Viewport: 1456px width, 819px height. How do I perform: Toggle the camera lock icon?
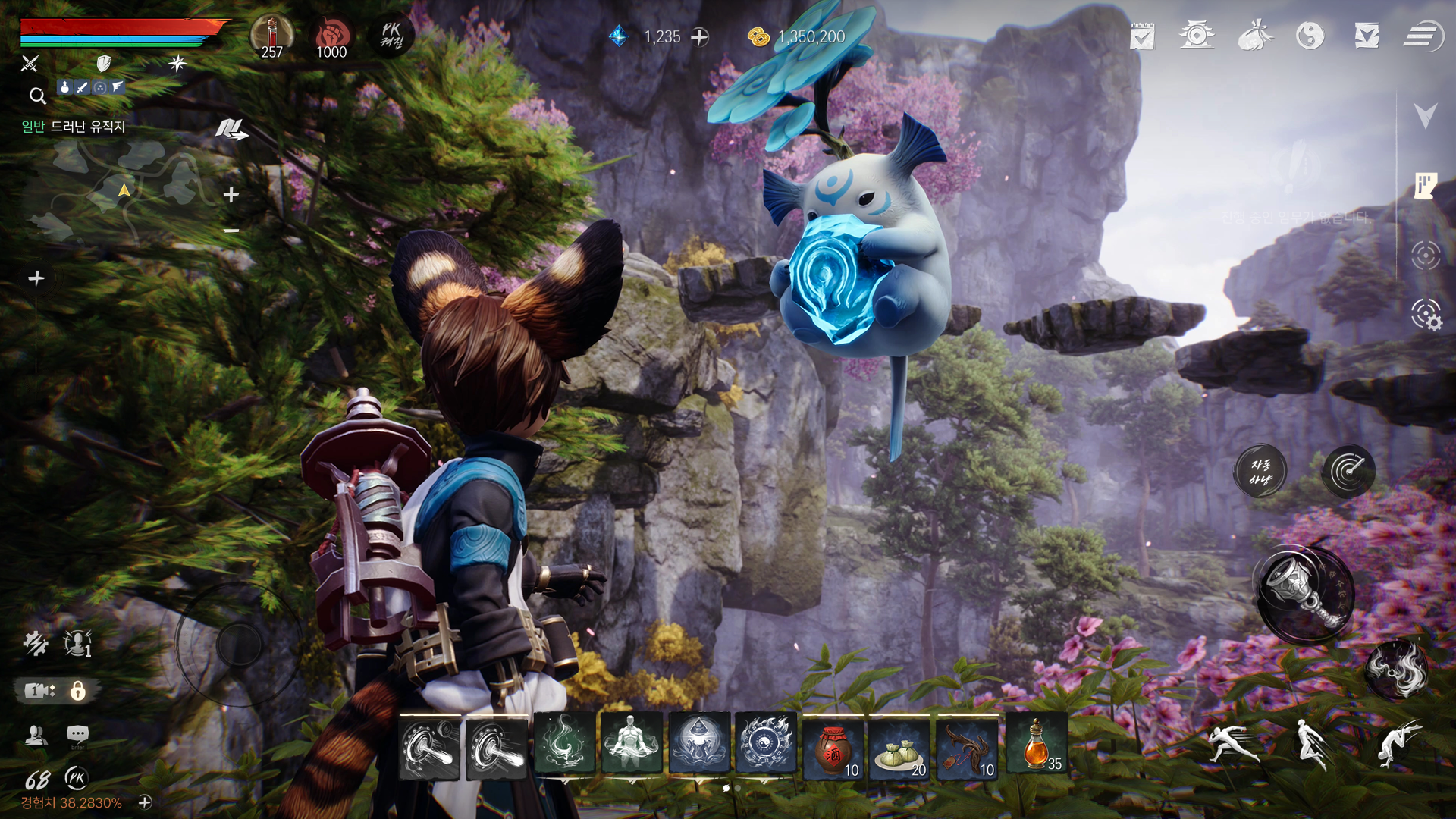coord(77,691)
